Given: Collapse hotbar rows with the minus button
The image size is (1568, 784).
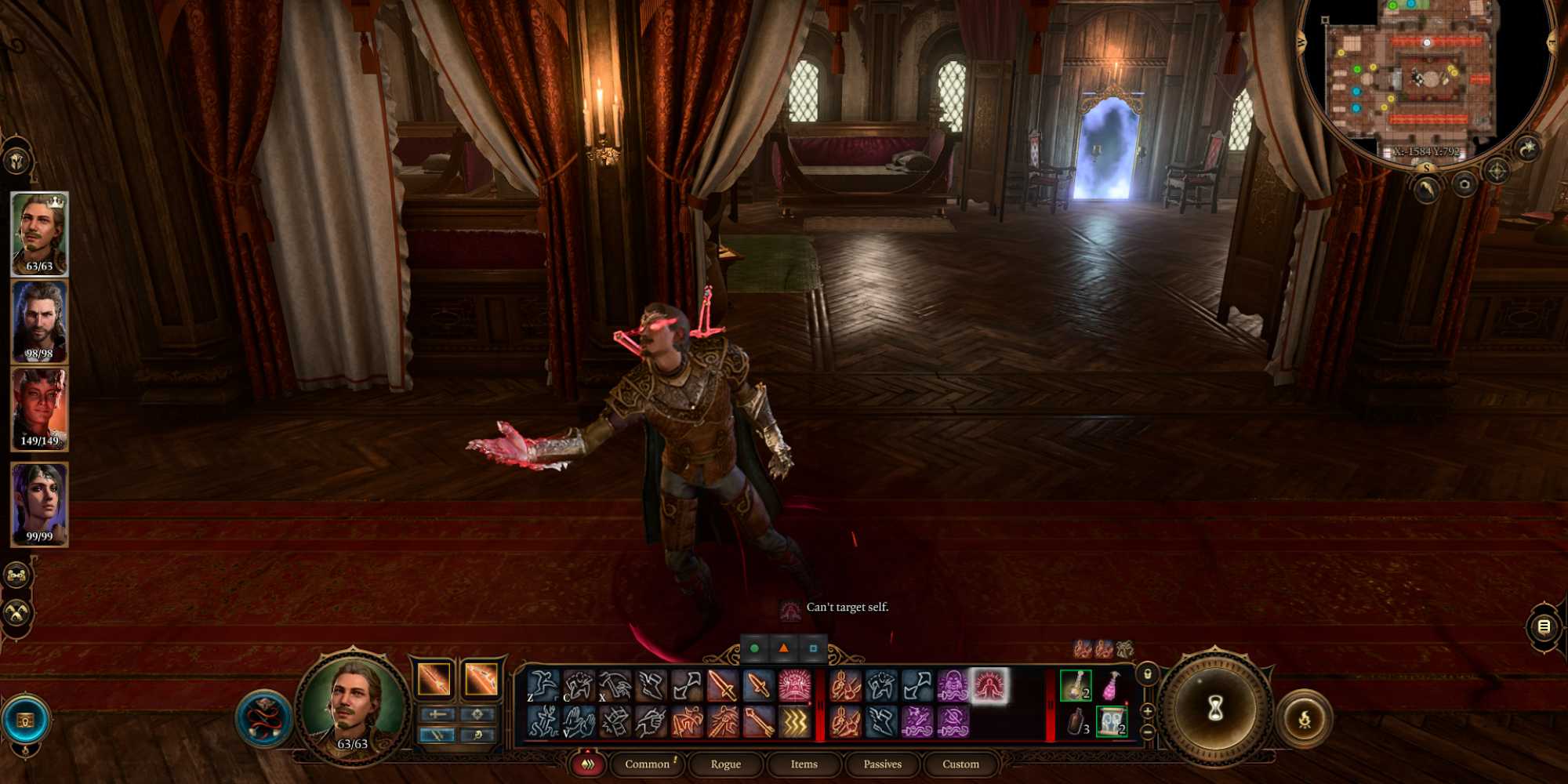Looking at the screenshot, I should (x=1147, y=731).
